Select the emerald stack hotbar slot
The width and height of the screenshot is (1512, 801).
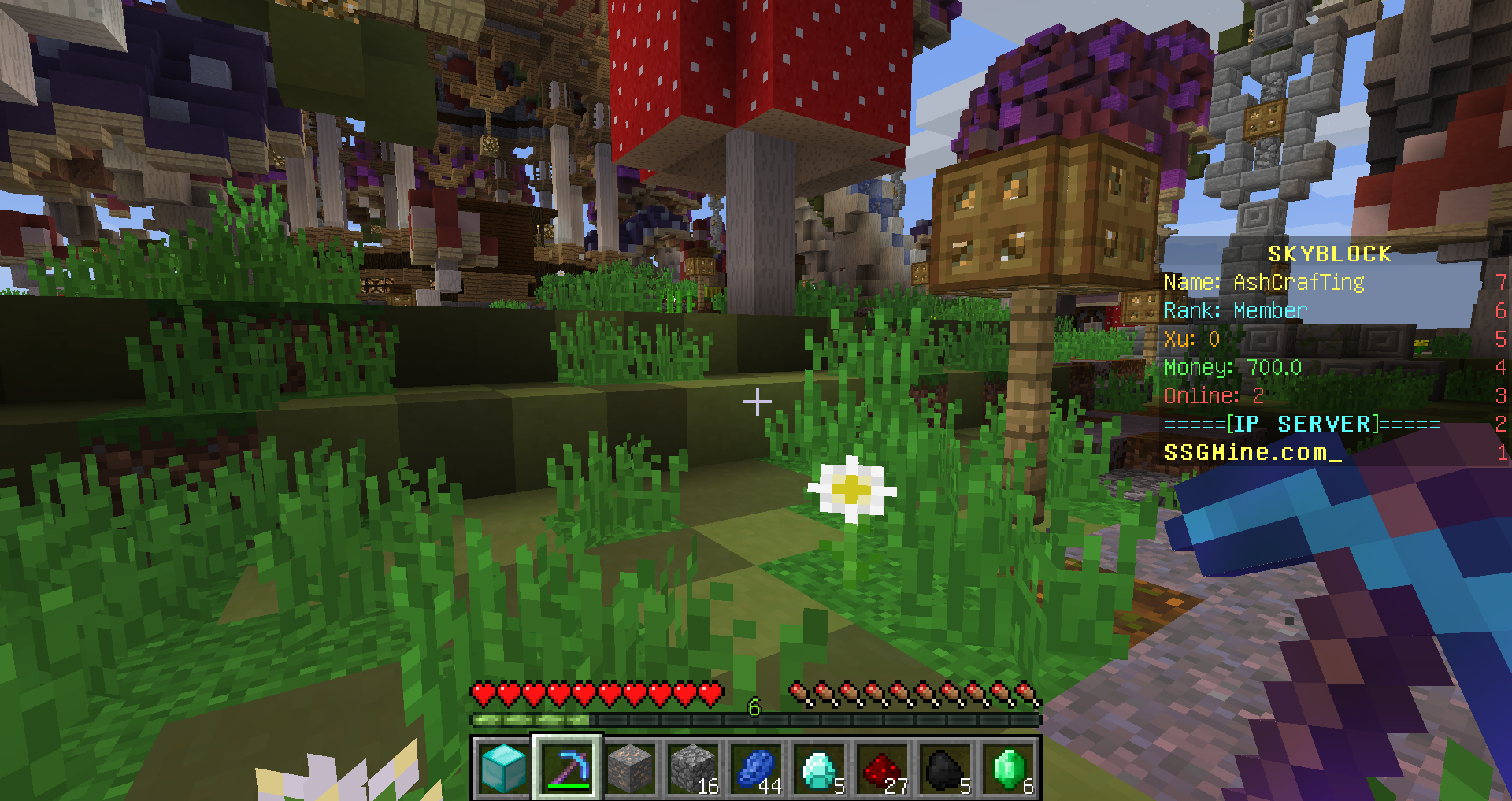(1009, 768)
